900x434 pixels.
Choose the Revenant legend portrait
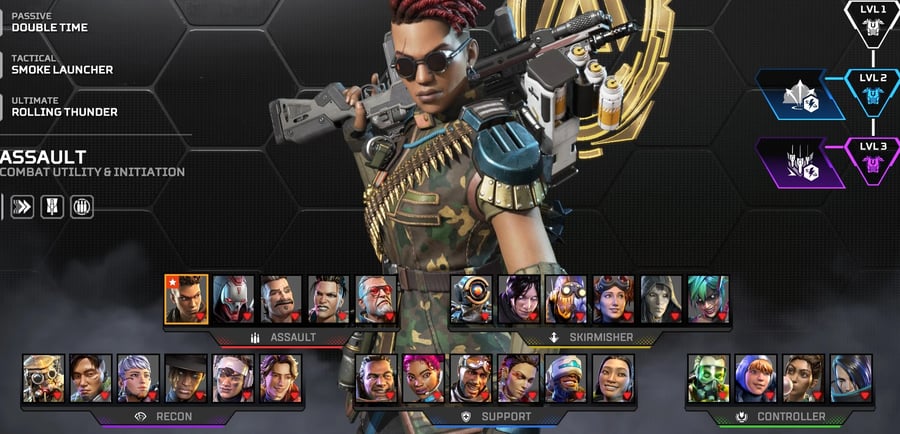(x=233, y=299)
